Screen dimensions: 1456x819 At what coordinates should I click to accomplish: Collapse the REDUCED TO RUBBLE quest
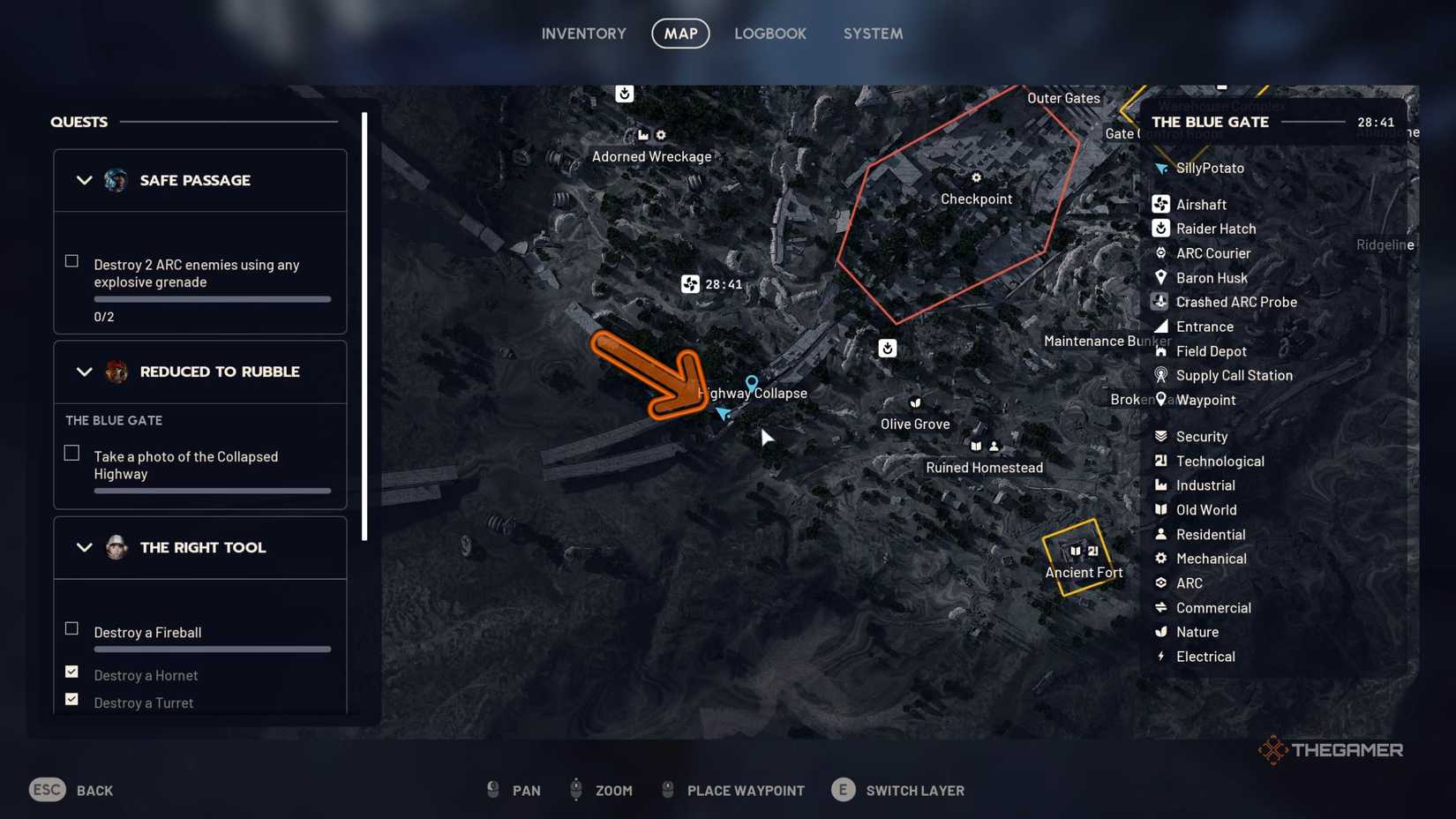pyautogui.click(x=85, y=372)
